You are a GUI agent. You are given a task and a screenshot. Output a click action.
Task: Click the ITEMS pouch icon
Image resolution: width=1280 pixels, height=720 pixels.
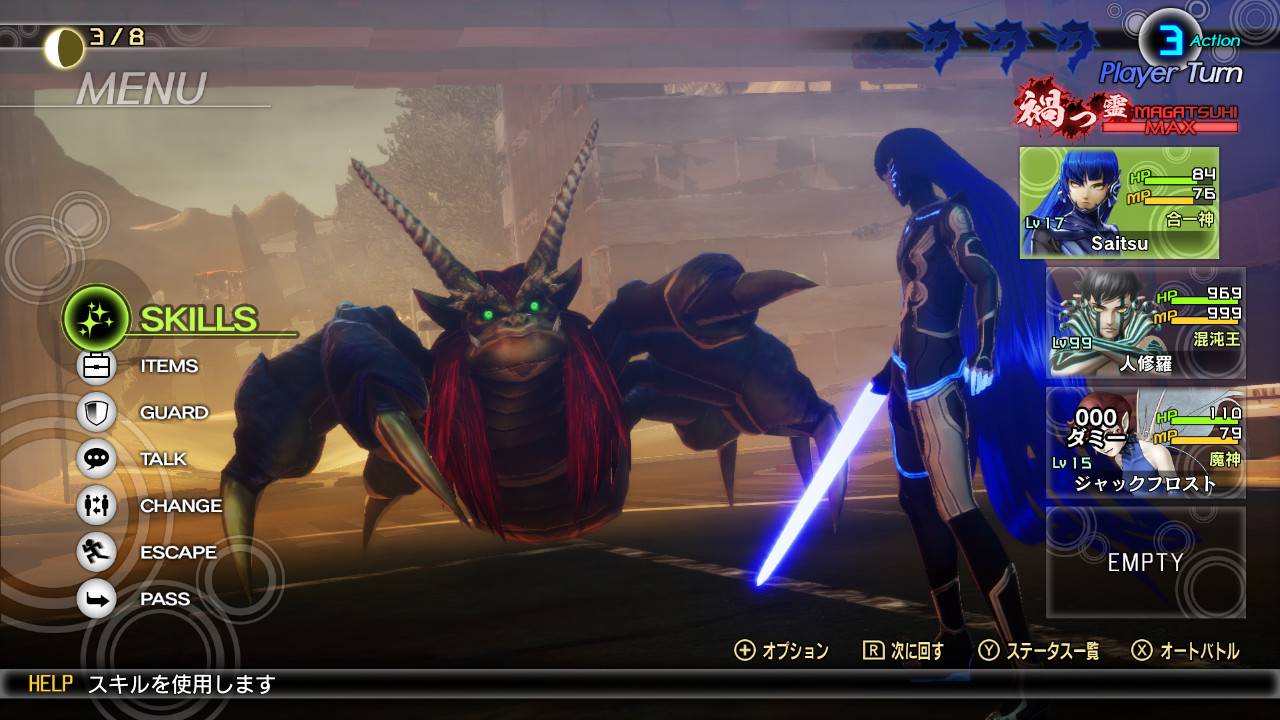[95, 366]
